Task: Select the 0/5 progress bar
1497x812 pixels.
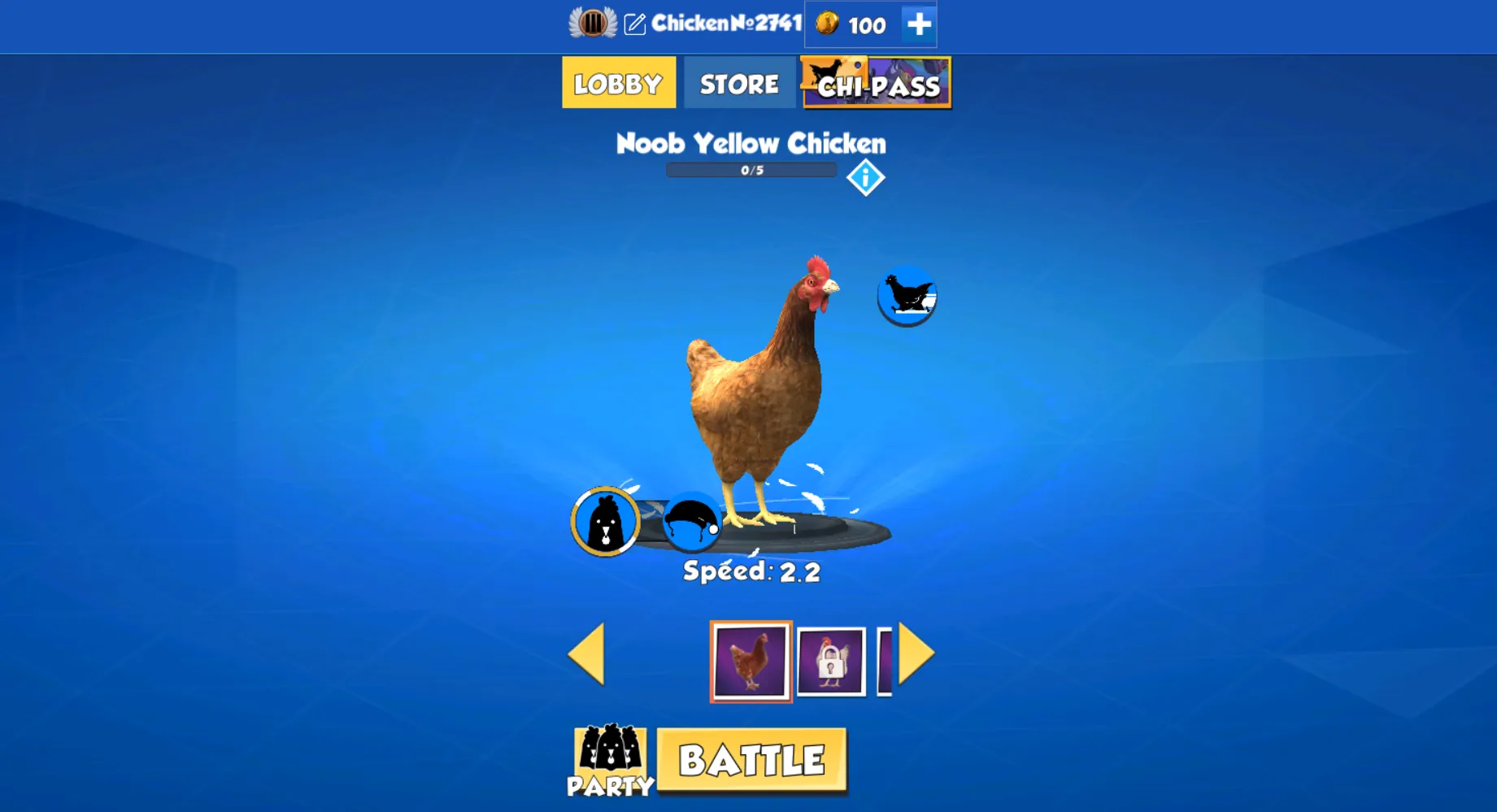Action: pyautogui.click(x=751, y=170)
